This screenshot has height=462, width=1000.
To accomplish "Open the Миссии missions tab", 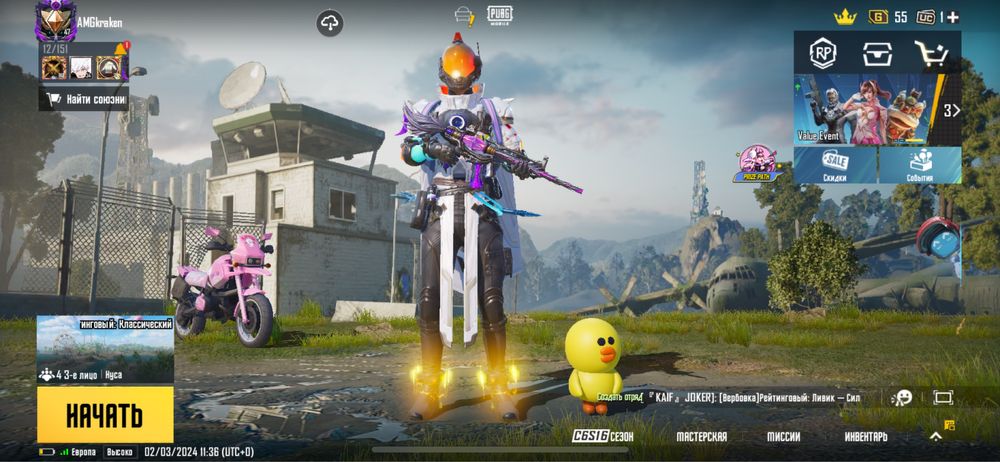I will 783,437.
